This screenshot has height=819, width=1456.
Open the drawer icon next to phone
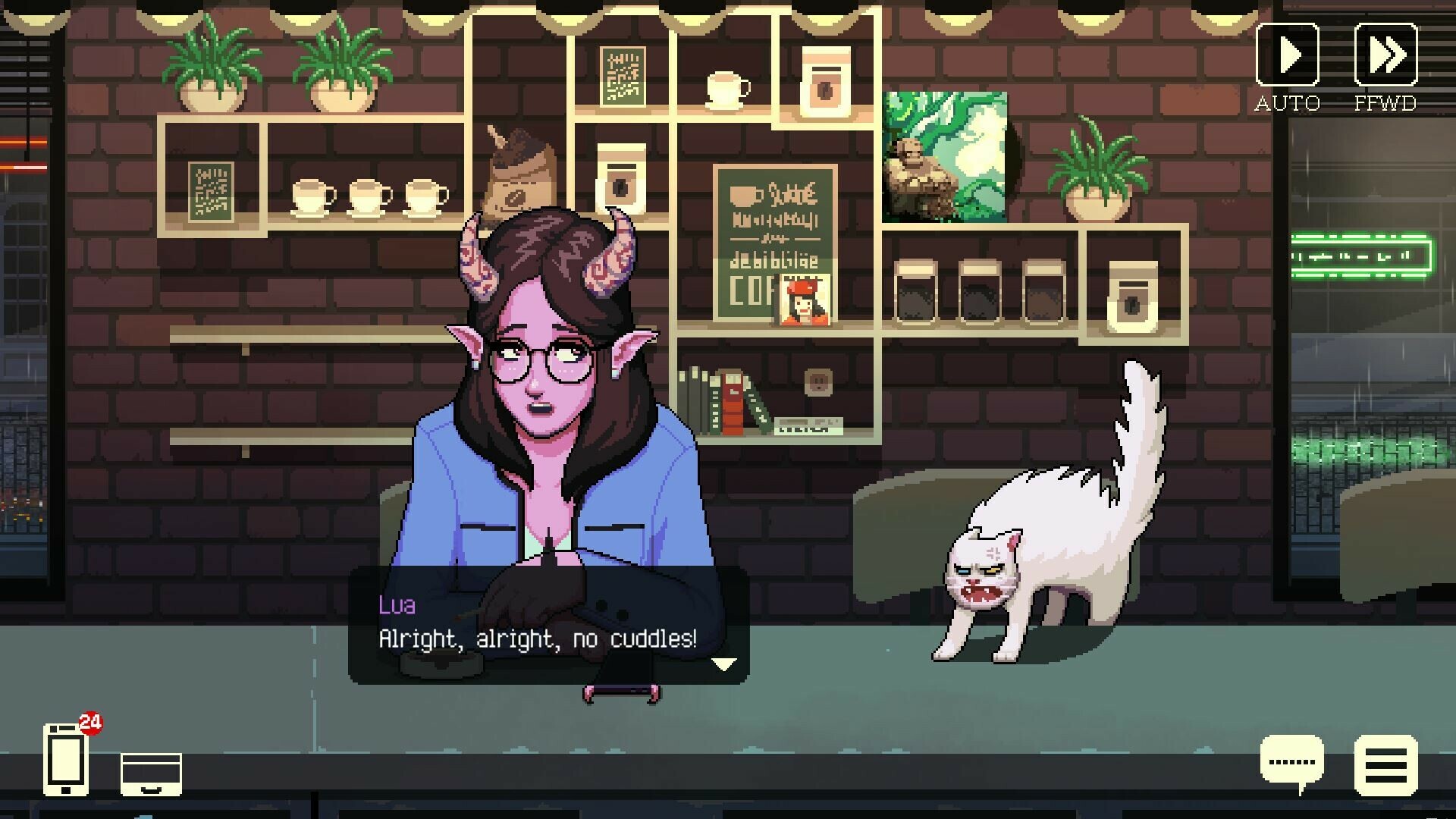click(x=151, y=774)
